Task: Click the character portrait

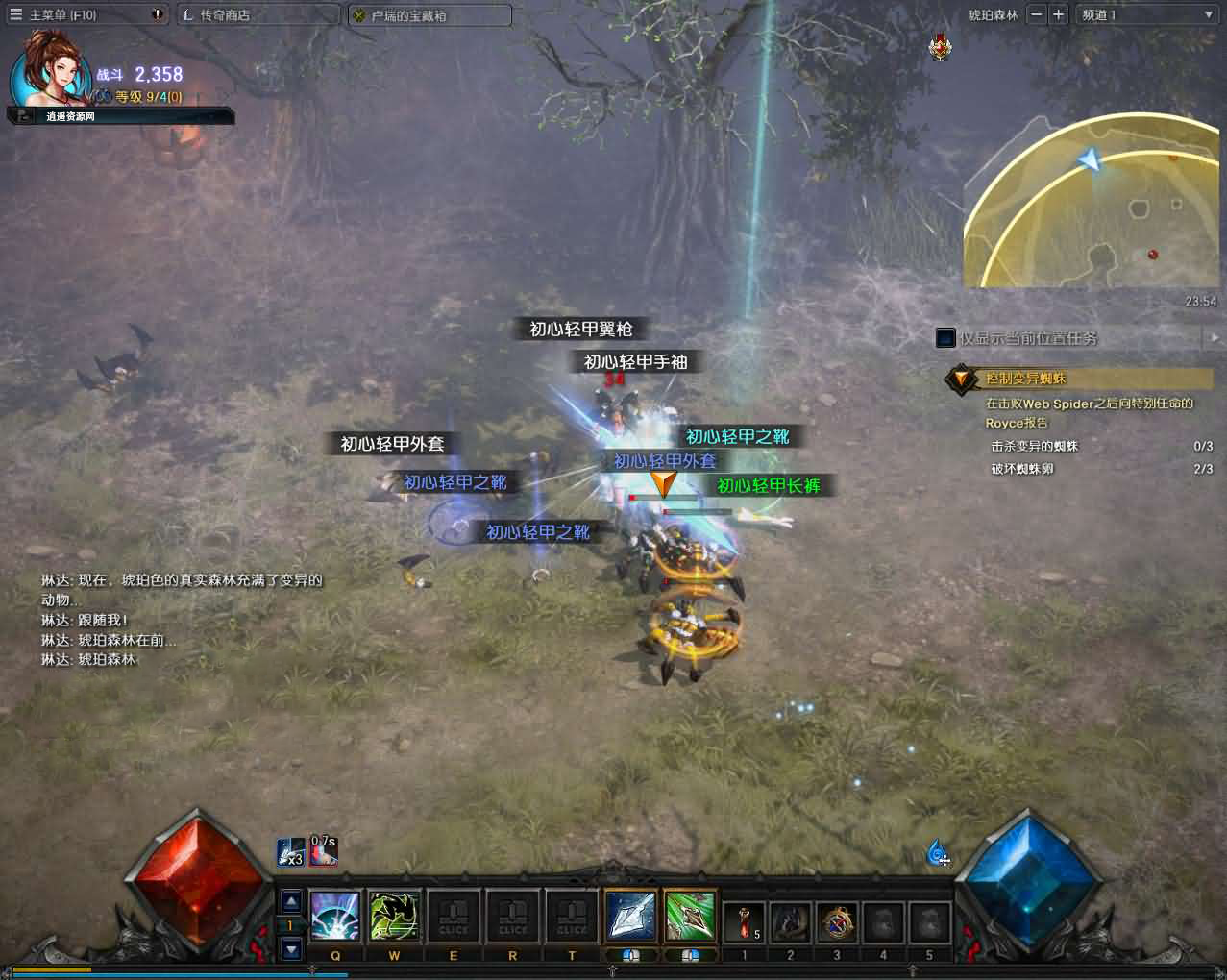Action: pos(50,75)
